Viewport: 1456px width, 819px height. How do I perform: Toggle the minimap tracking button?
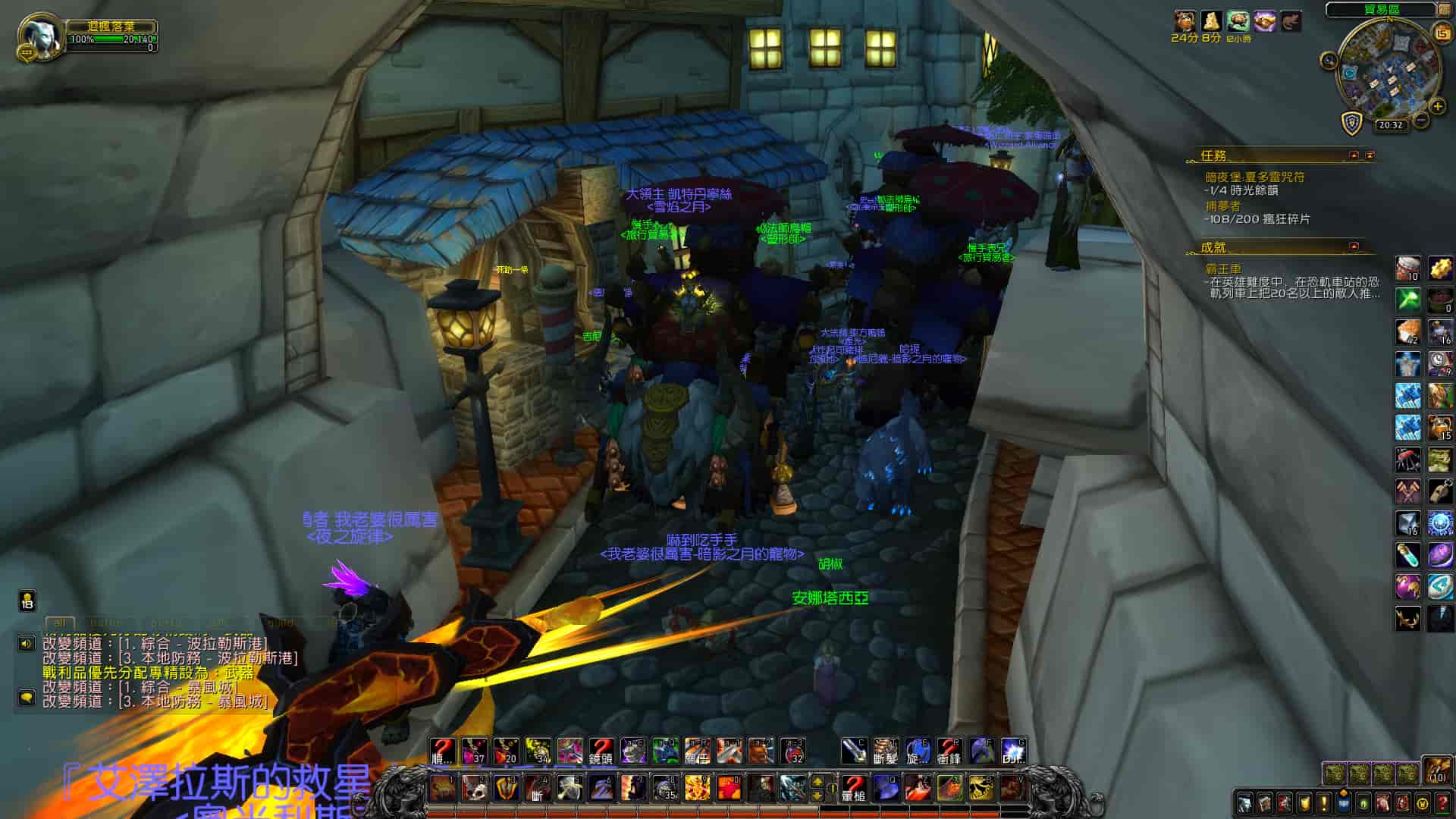click(1329, 61)
